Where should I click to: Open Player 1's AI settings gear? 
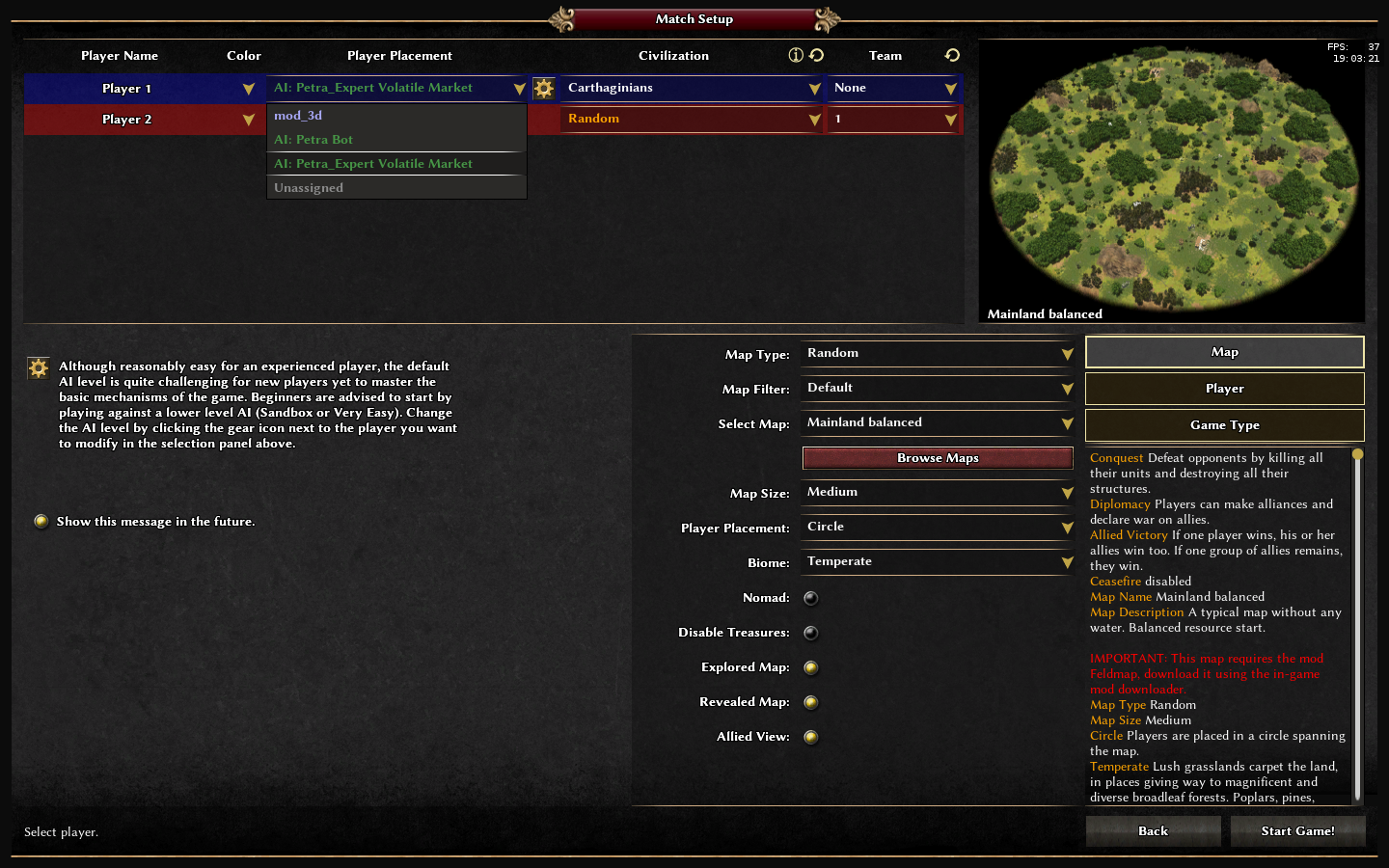pyautogui.click(x=544, y=89)
